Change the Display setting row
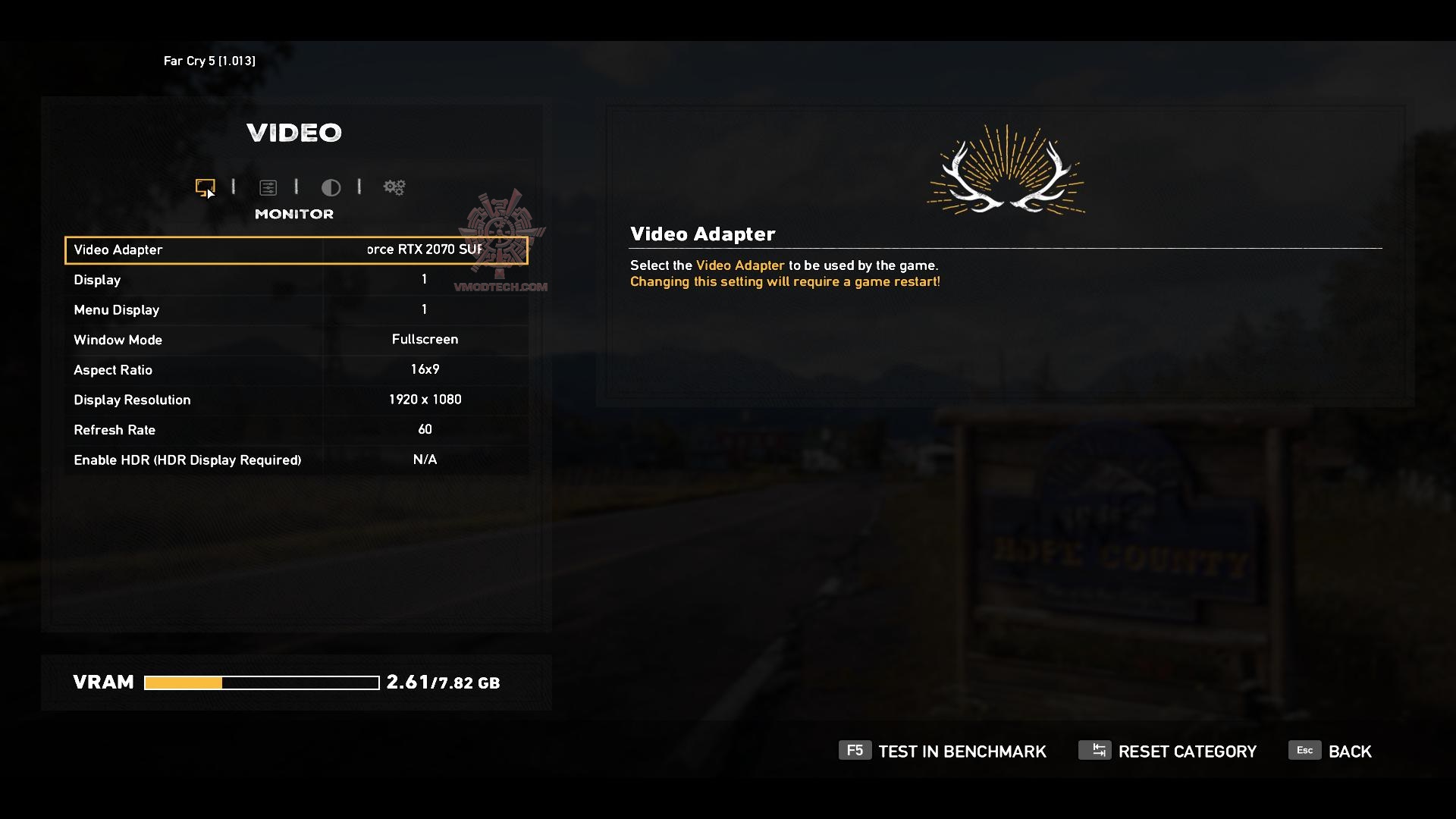 point(296,280)
